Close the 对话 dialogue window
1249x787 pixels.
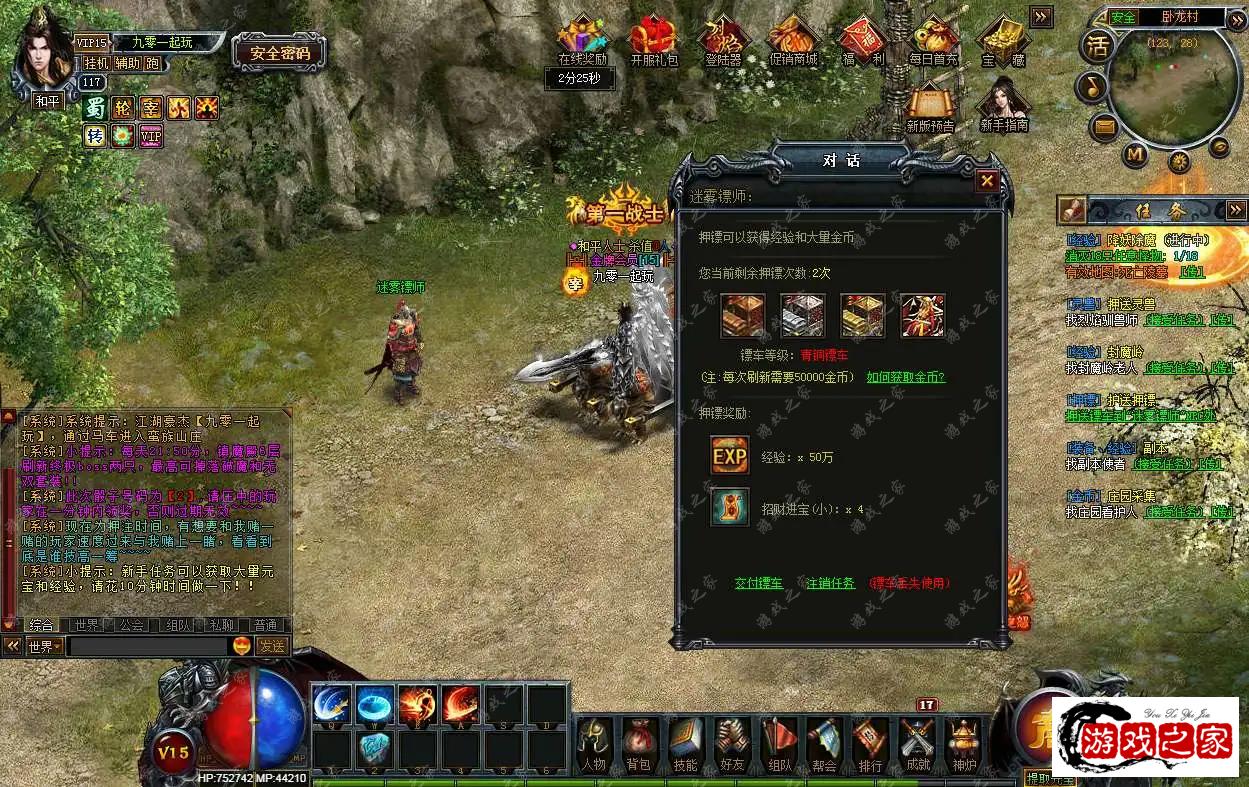coord(987,181)
